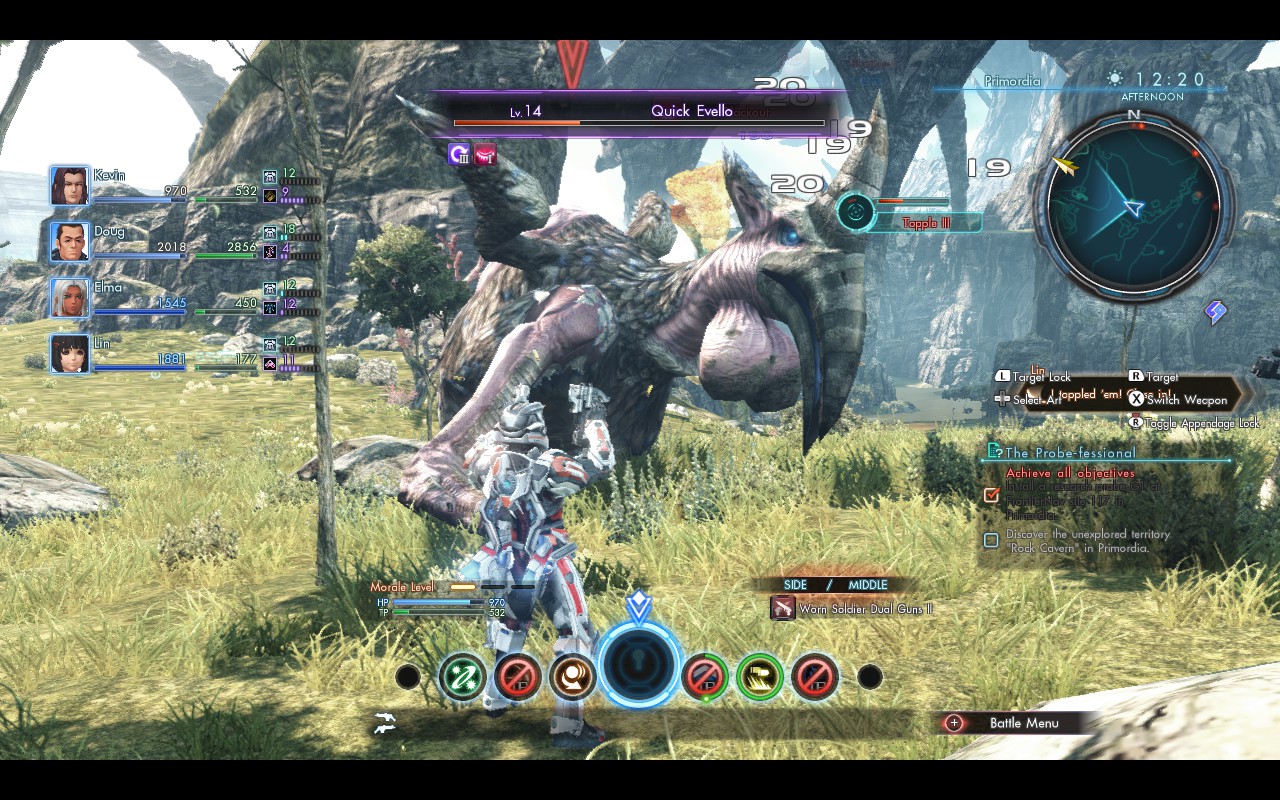Image resolution: width=1280 pixels, height=800 pixels.
Task: Click the Worn Soldier Dual Guns II icon
Action: 783,608
